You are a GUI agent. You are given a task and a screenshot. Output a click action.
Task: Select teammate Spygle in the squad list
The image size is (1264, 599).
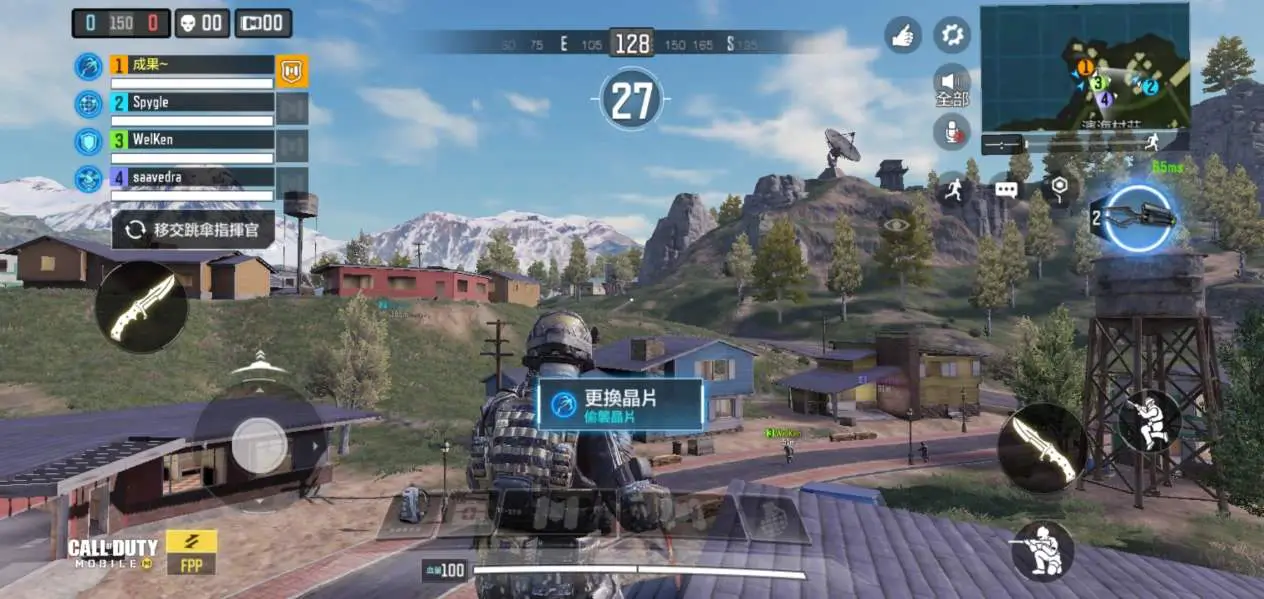(x=190, y=103)
